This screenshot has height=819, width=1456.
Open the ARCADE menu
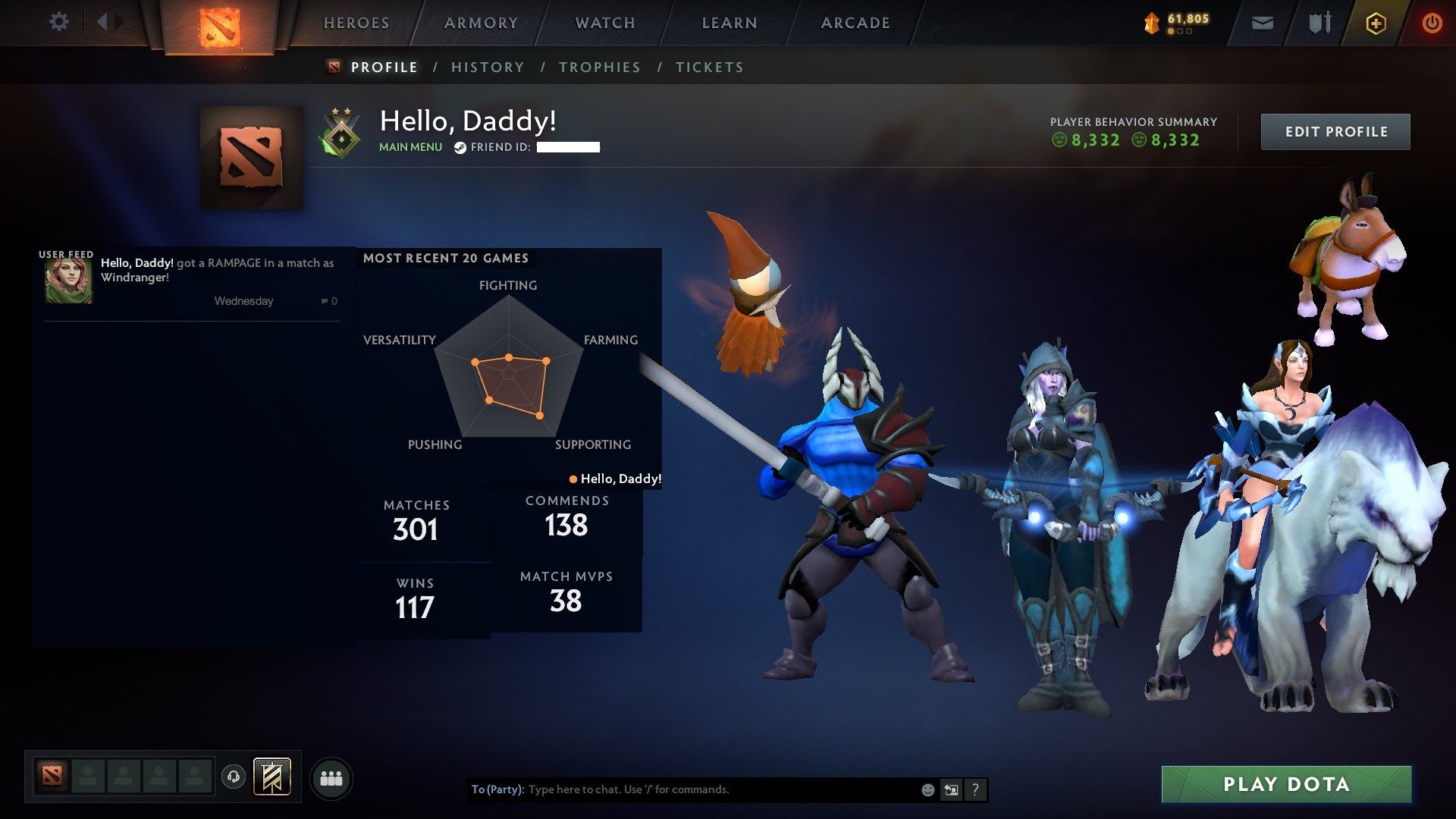pos(855,23)
